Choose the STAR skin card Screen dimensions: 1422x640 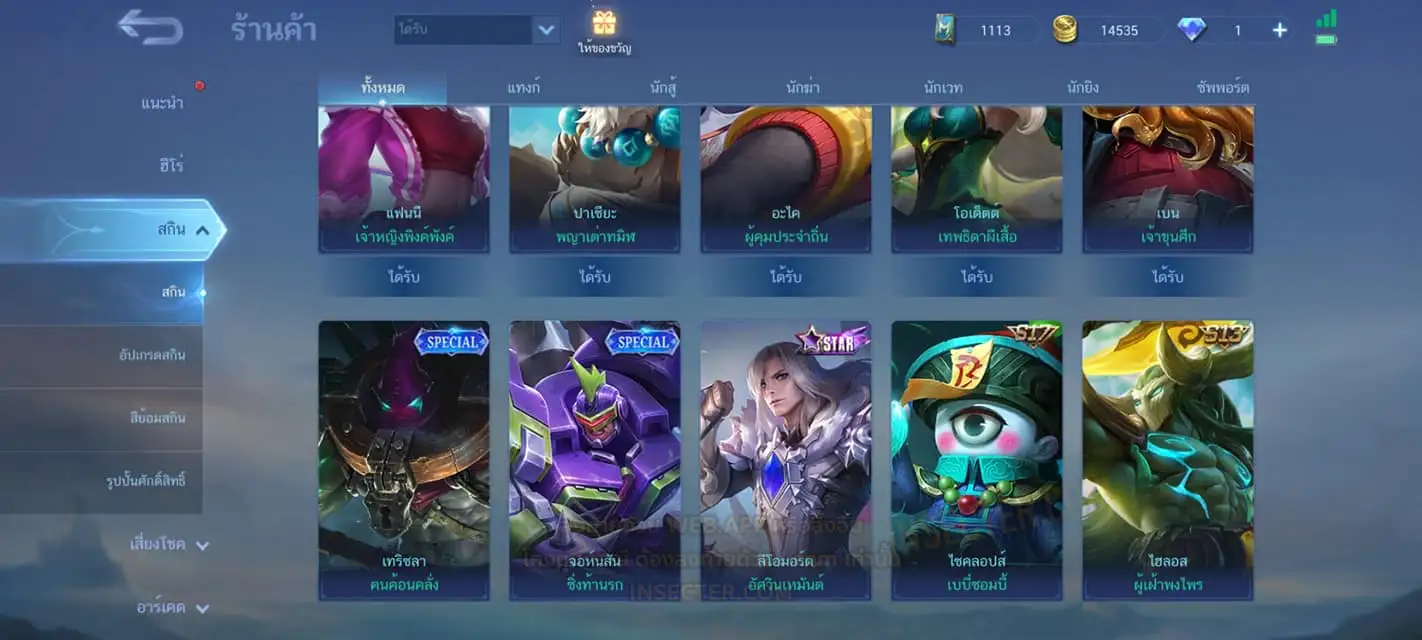[786, 460]
